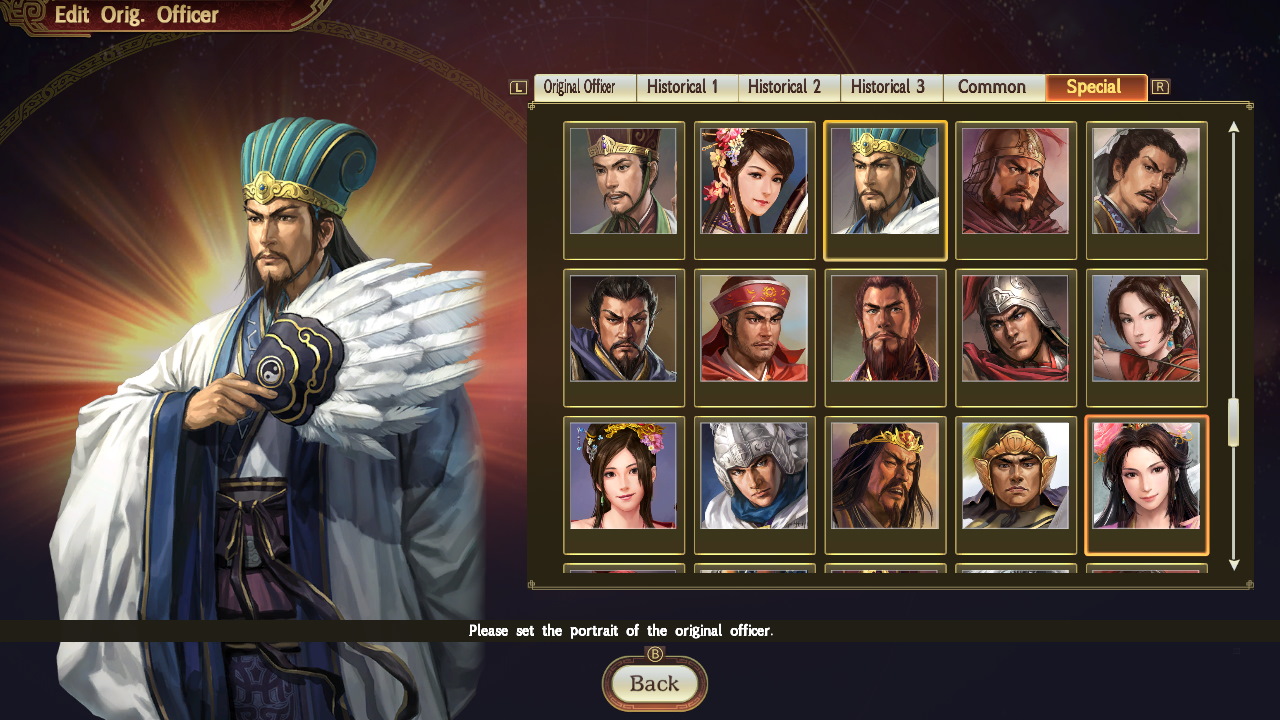This screenshot has width=1280, height=720.
Task: Select the Common portraits tab
Action: coord(992,87)
